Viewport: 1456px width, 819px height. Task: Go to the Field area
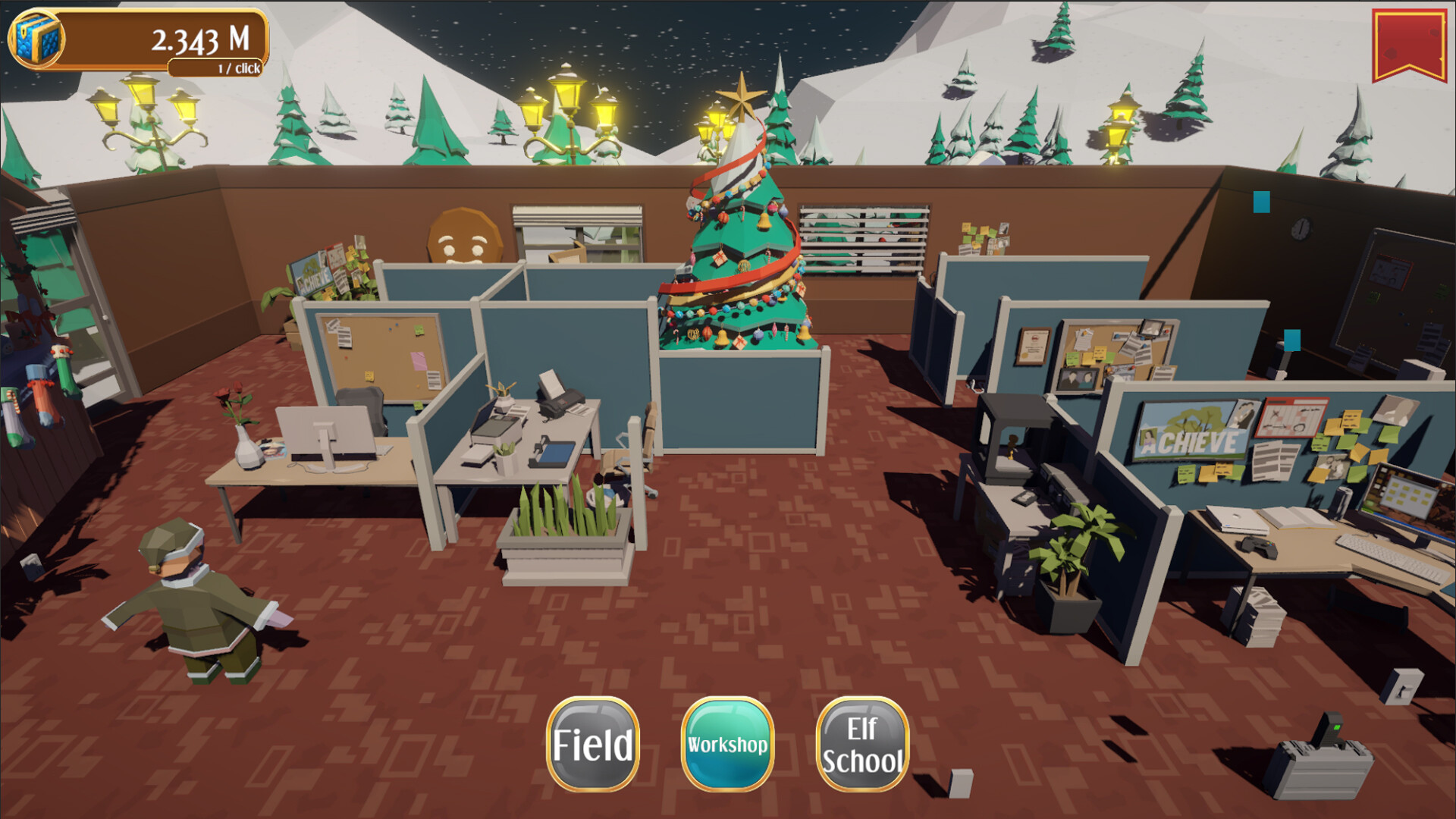click(592, 744)
